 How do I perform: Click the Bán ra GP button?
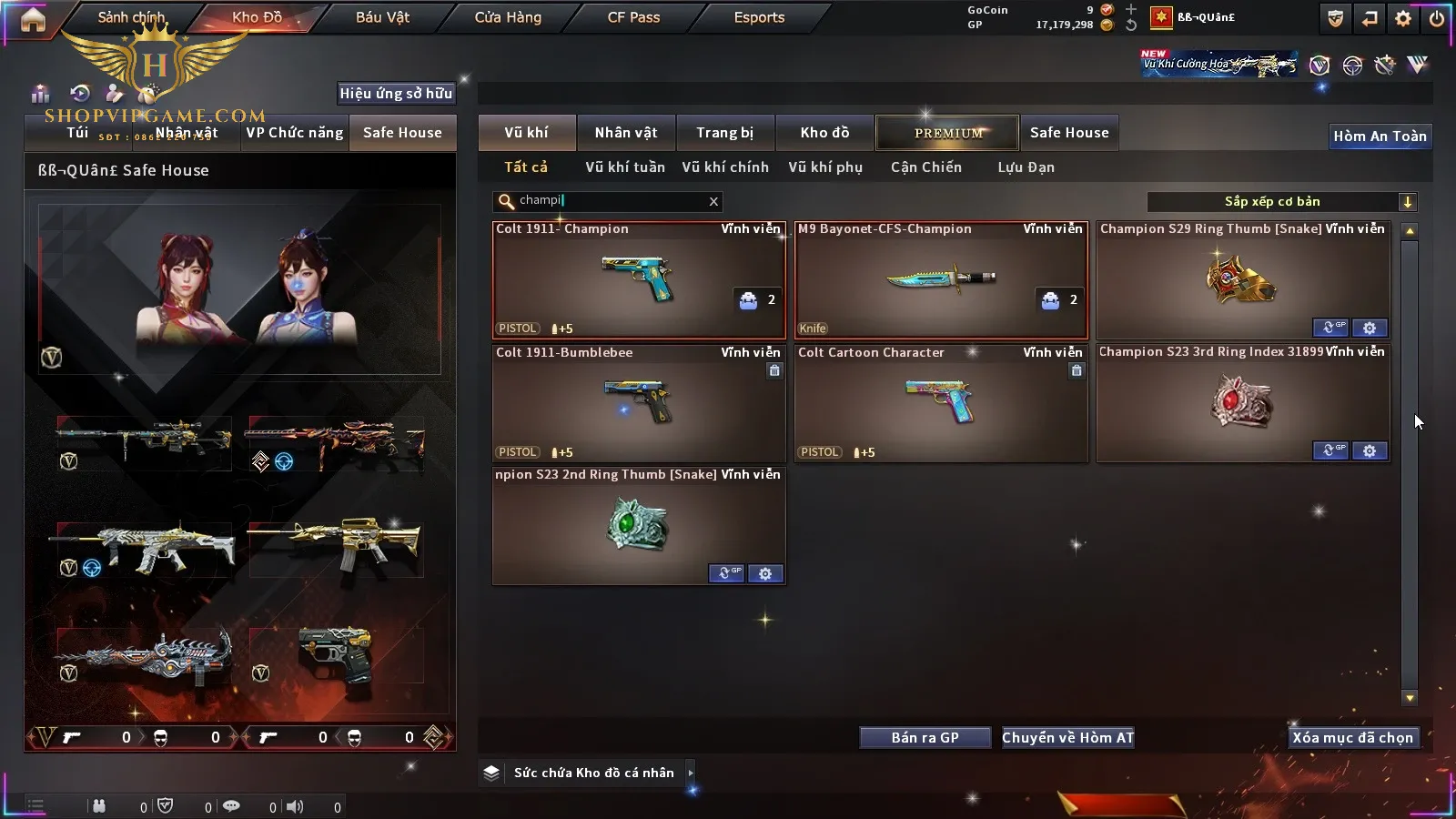925,738
